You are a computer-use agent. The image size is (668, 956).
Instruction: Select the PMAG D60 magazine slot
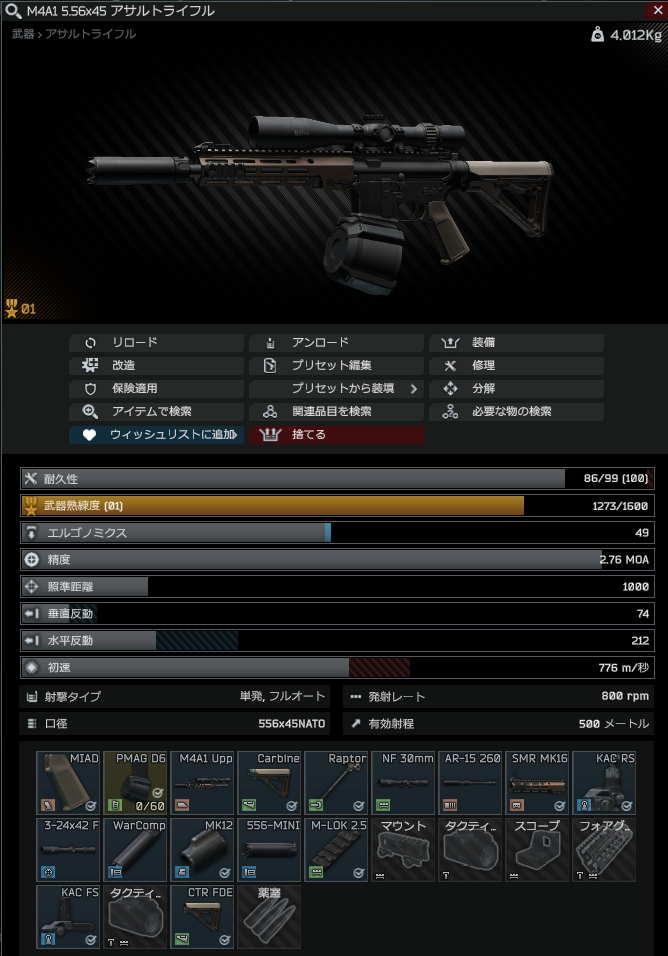click(x=135, y=783)
